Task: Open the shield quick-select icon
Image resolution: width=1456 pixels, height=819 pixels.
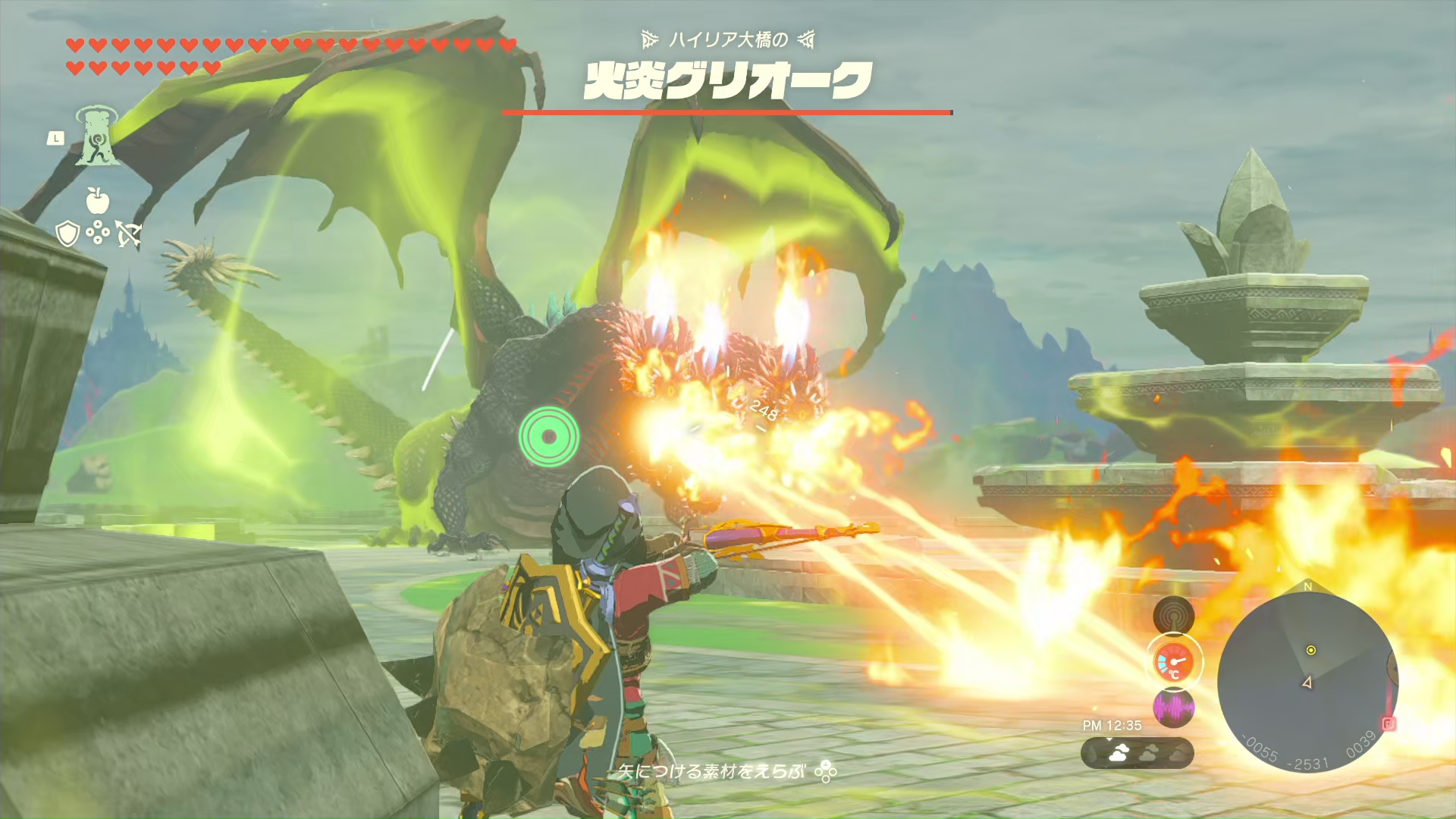Action: [x=67, y=234]
